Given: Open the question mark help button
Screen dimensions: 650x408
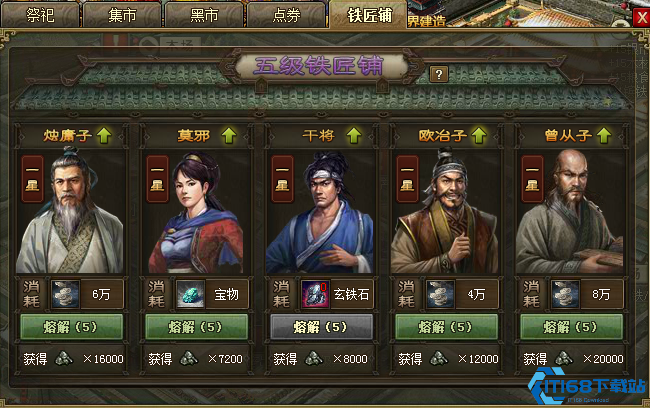Looking at the screenshot, I should [438, 73].
